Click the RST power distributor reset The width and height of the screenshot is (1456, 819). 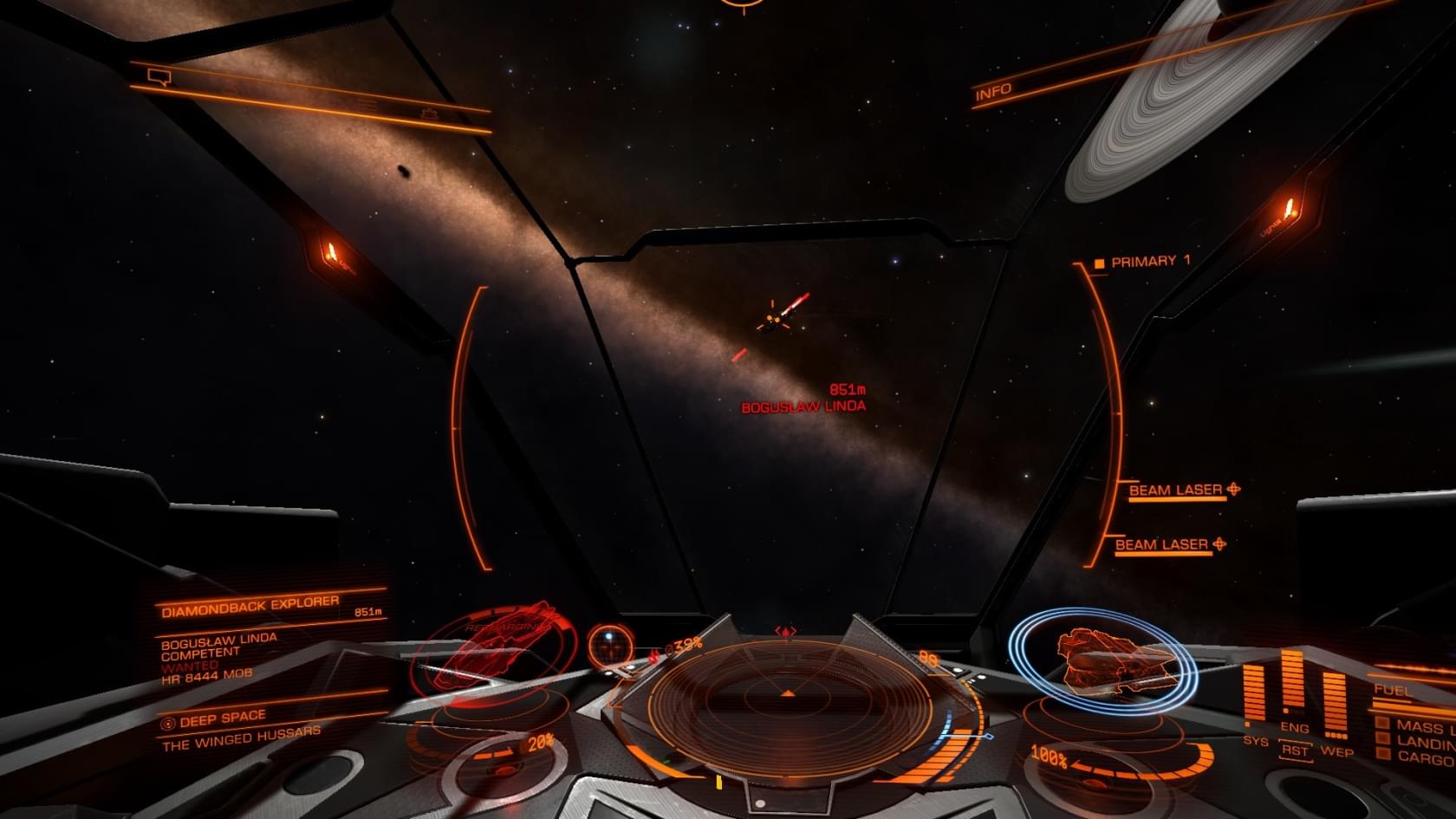[x=1295, y=751]
